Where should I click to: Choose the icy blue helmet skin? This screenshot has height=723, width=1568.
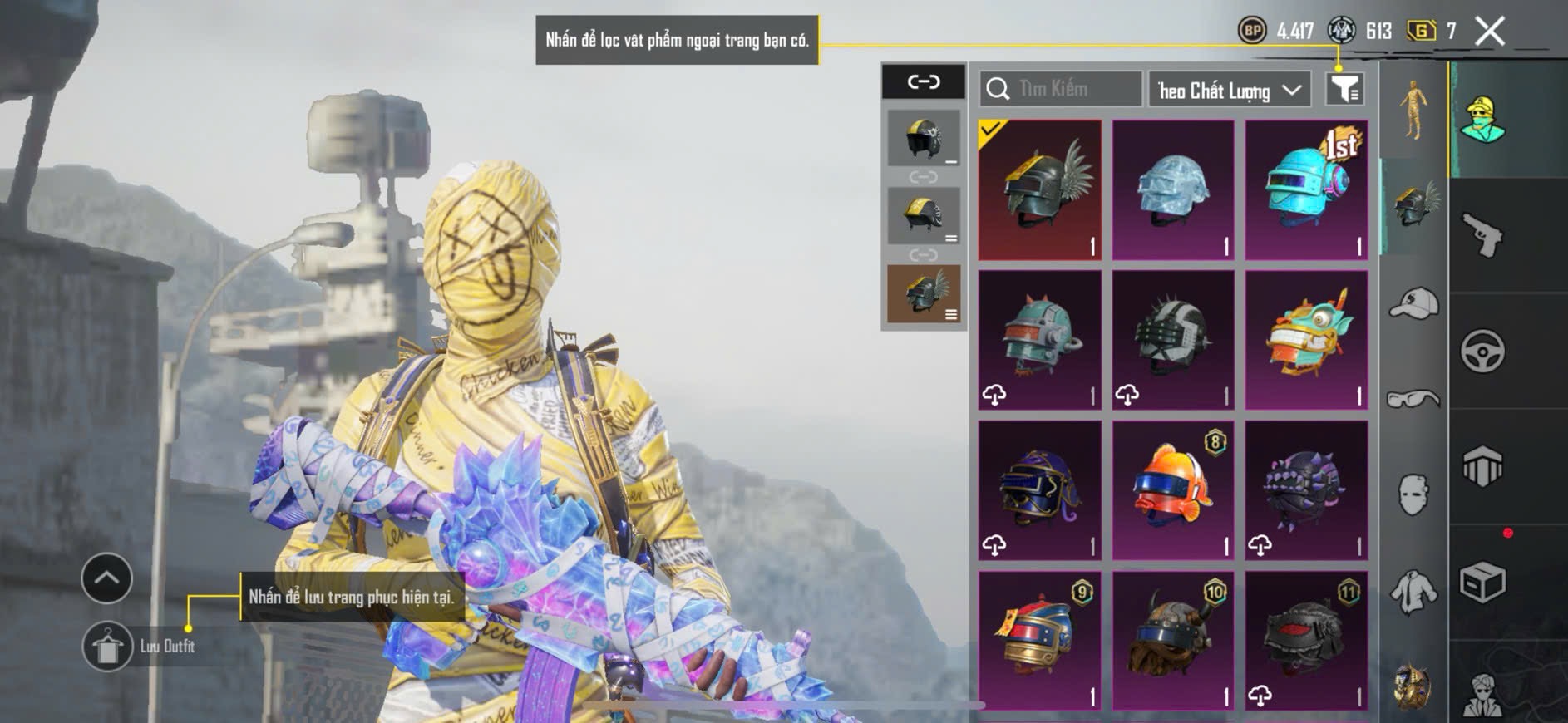click(x=1173, y=189)
